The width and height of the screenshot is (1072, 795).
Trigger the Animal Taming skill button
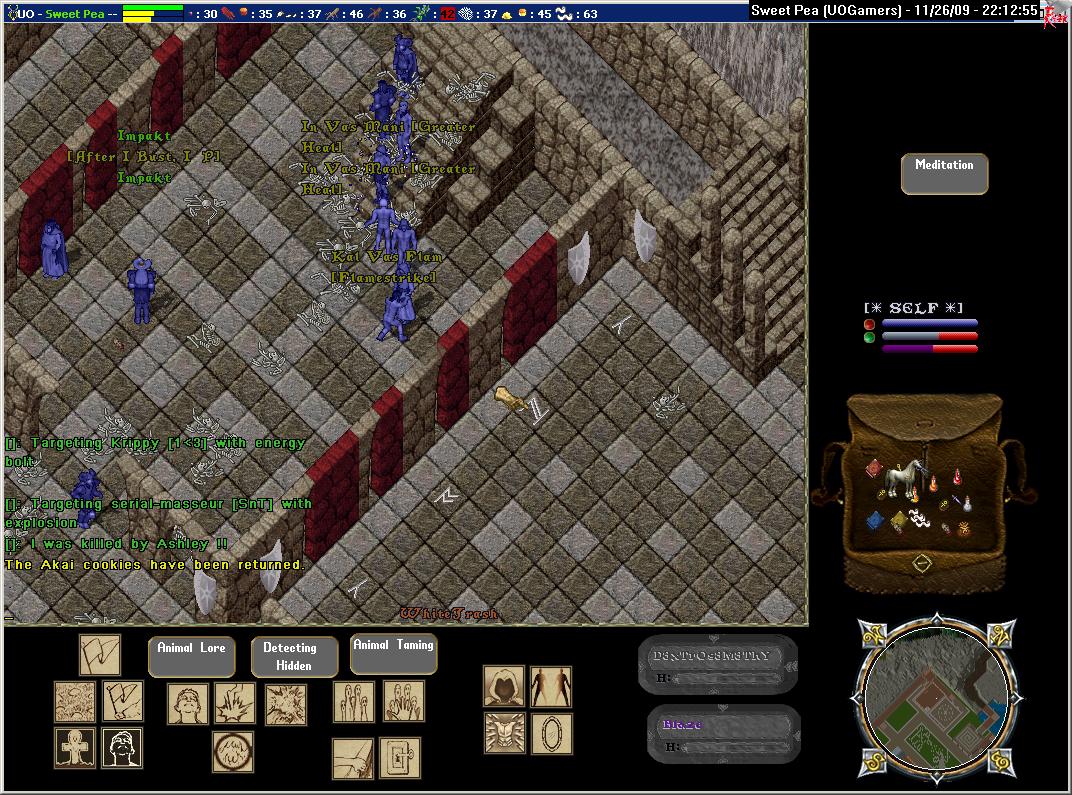tap(393, 653)
